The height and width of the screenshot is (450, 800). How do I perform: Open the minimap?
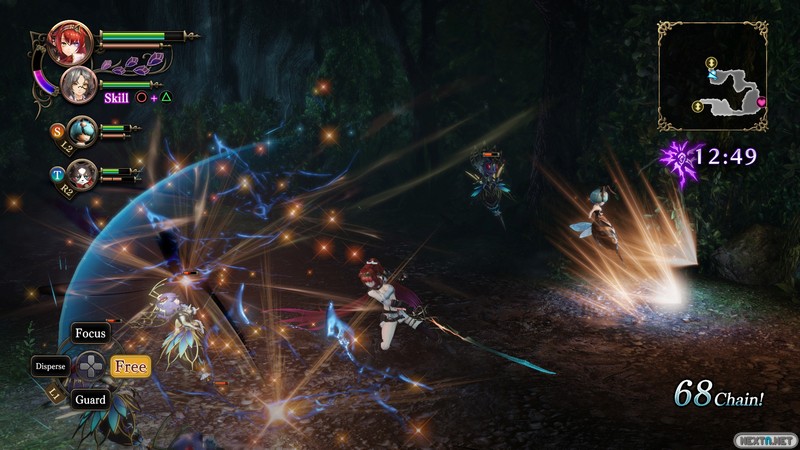(713, 77)
